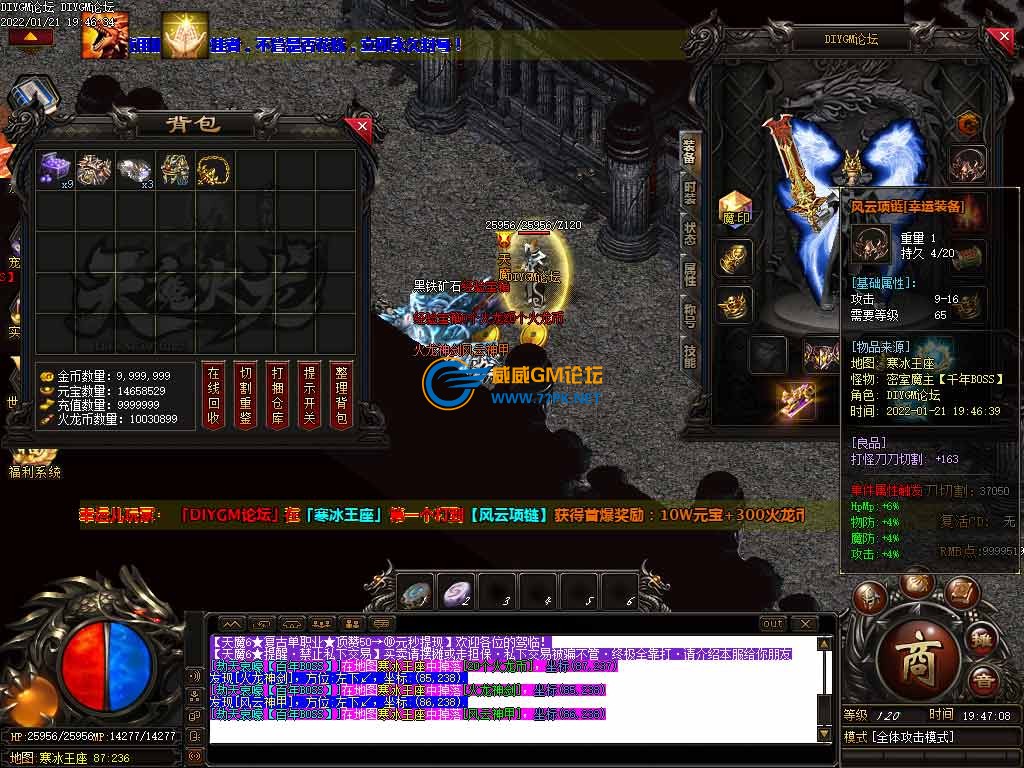Show the 属性 tab

[690, 273]
